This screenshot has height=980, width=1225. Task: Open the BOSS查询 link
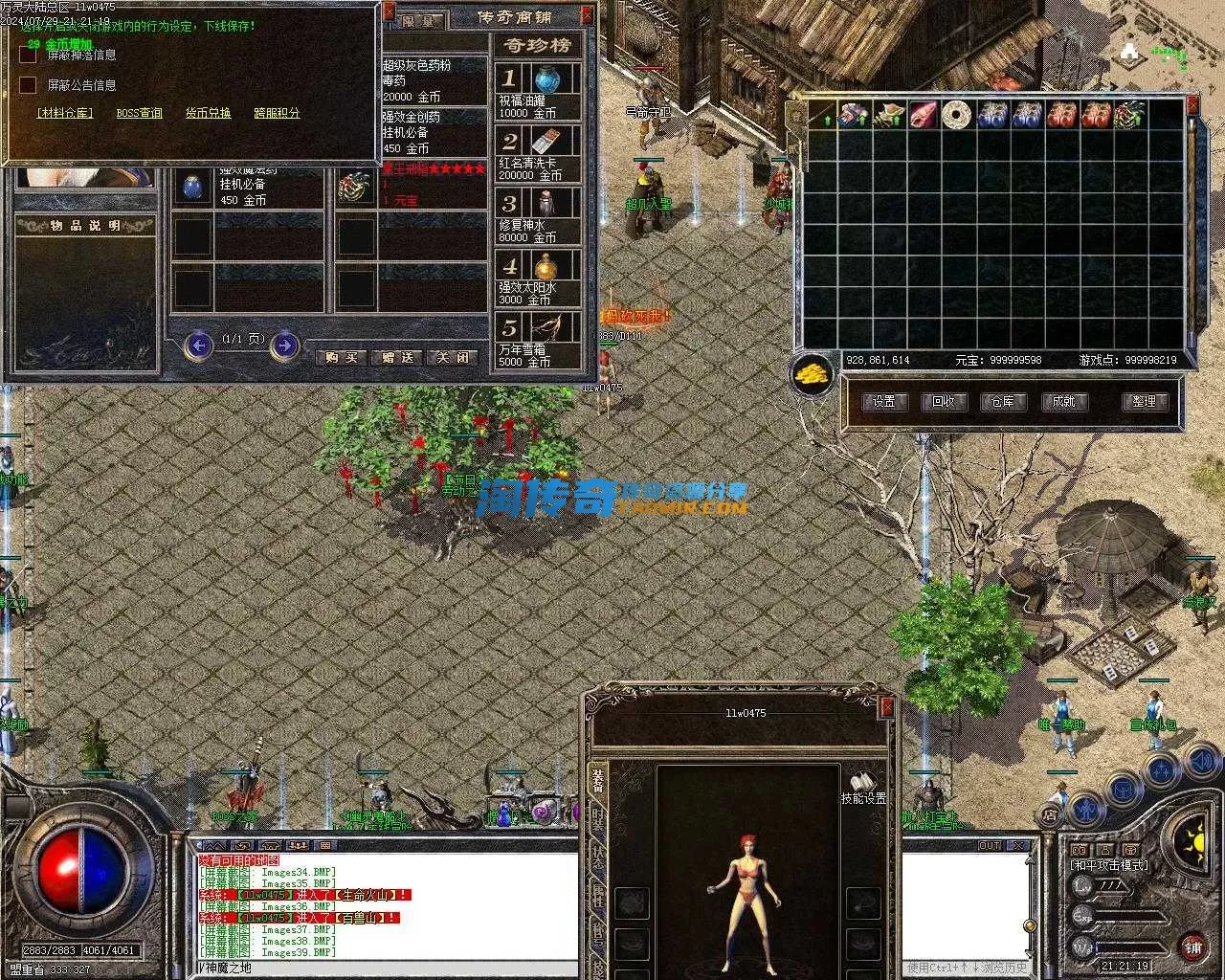(140, 113)
